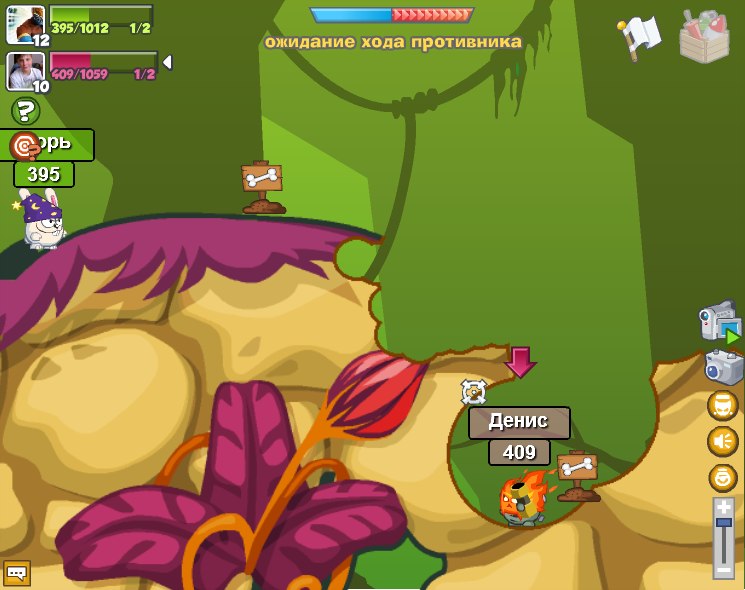The width and height of the screenshot is (745, 590).
Task: Click the round character face button above the speaker
Action: tap(722, 406)
